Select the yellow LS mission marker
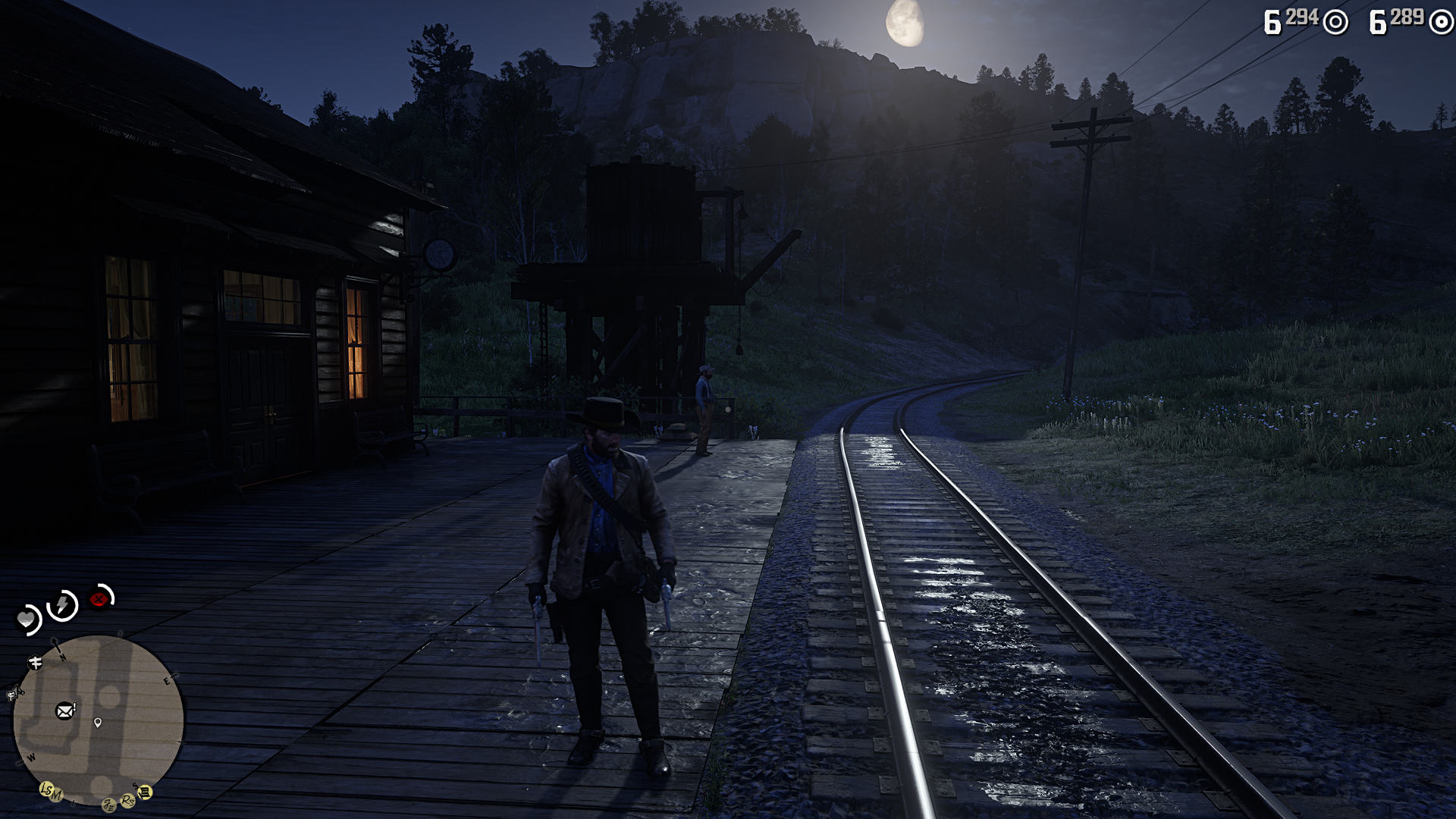 [46, 789]
